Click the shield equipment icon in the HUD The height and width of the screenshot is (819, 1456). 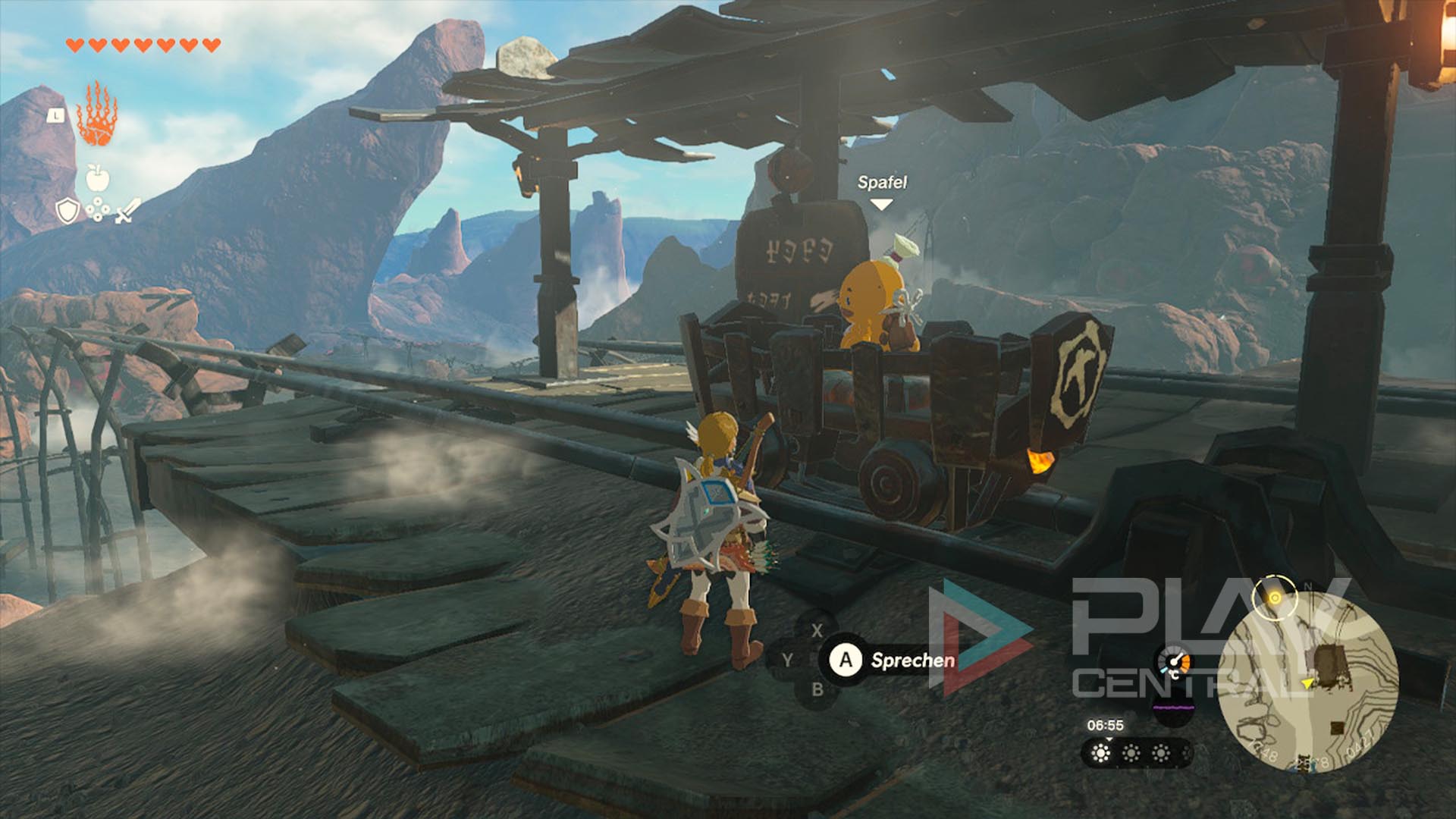pyautogui.click(x=67, y=210)
